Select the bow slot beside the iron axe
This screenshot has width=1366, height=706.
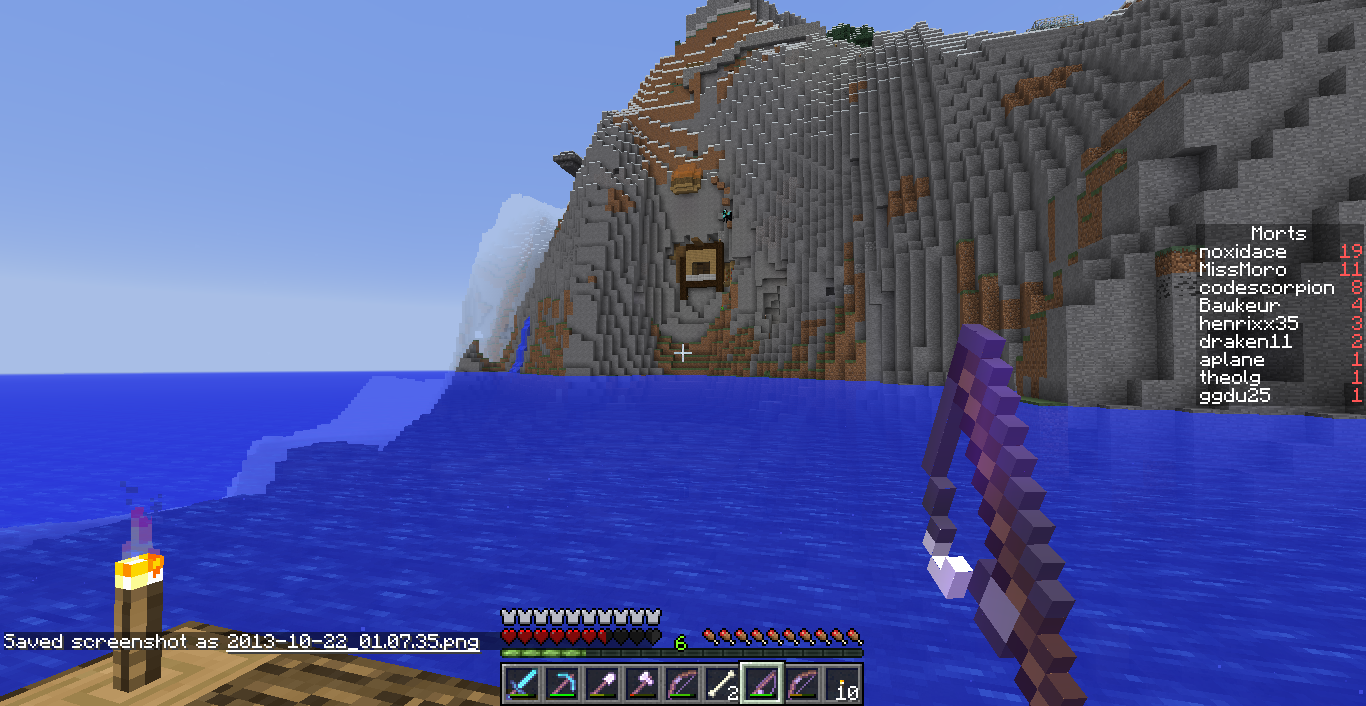(x=682, y=685)
